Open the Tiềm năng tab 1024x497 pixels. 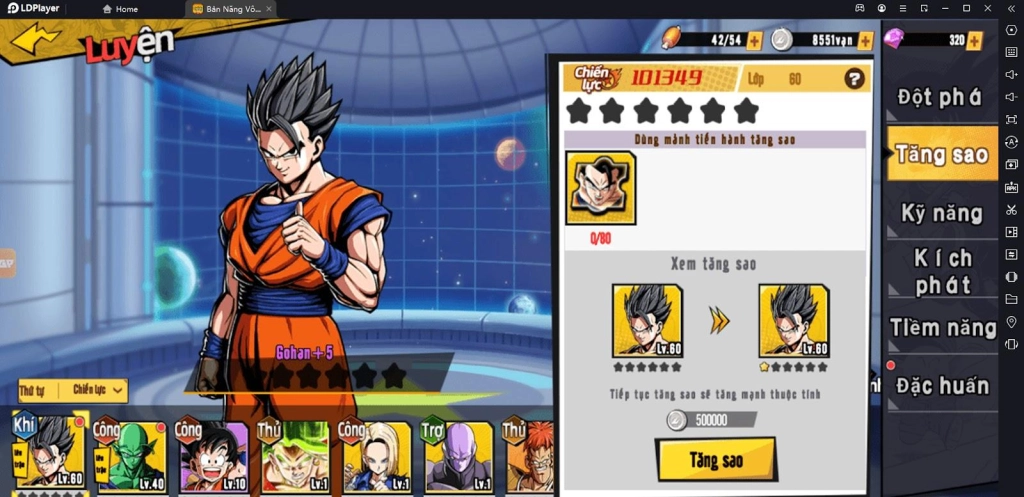pyautogui.click(x=943, y=327)
